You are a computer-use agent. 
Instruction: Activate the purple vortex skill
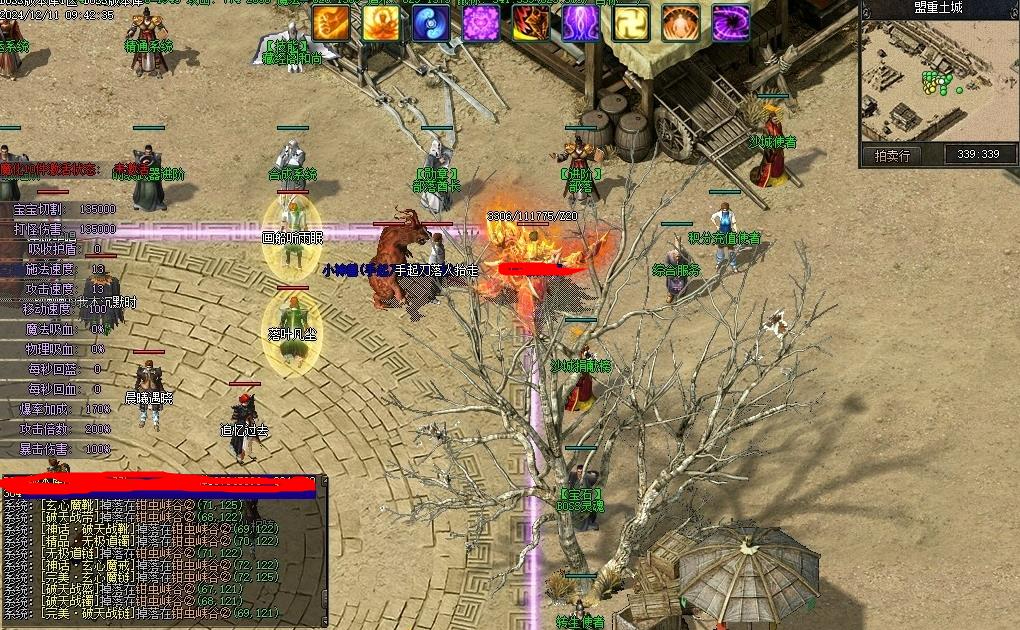[x=731, y=22]
